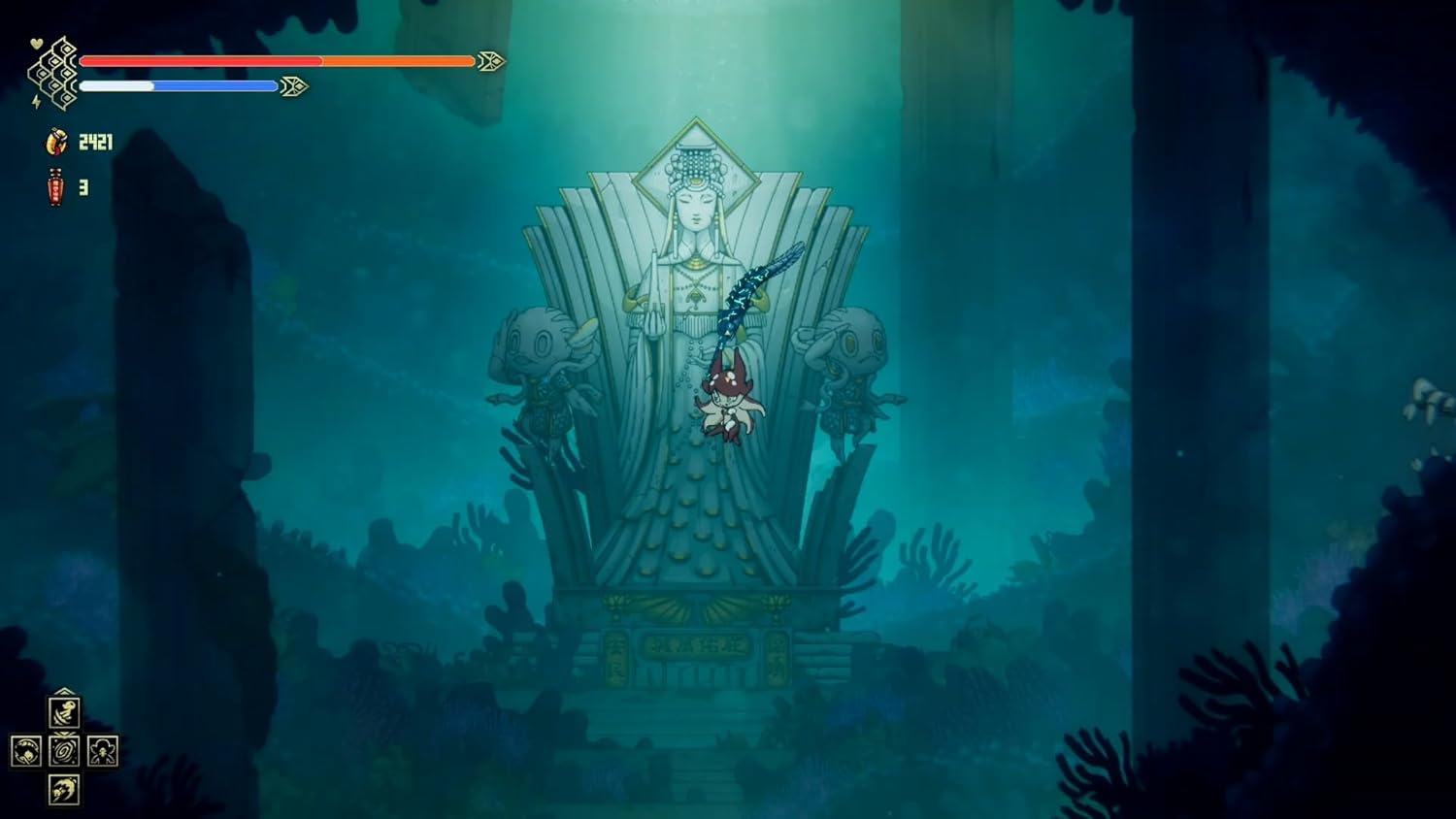Click the conch currency icon beside 2421
This screenshot has height=819, width=1456.
(56, 142)
